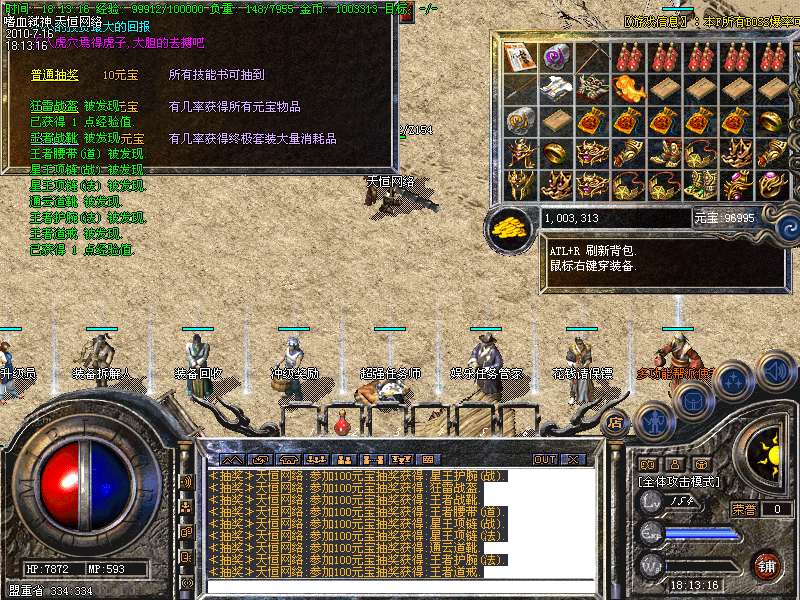Select the 狂雷战盔 link in the dialogue

coord(54,107)
